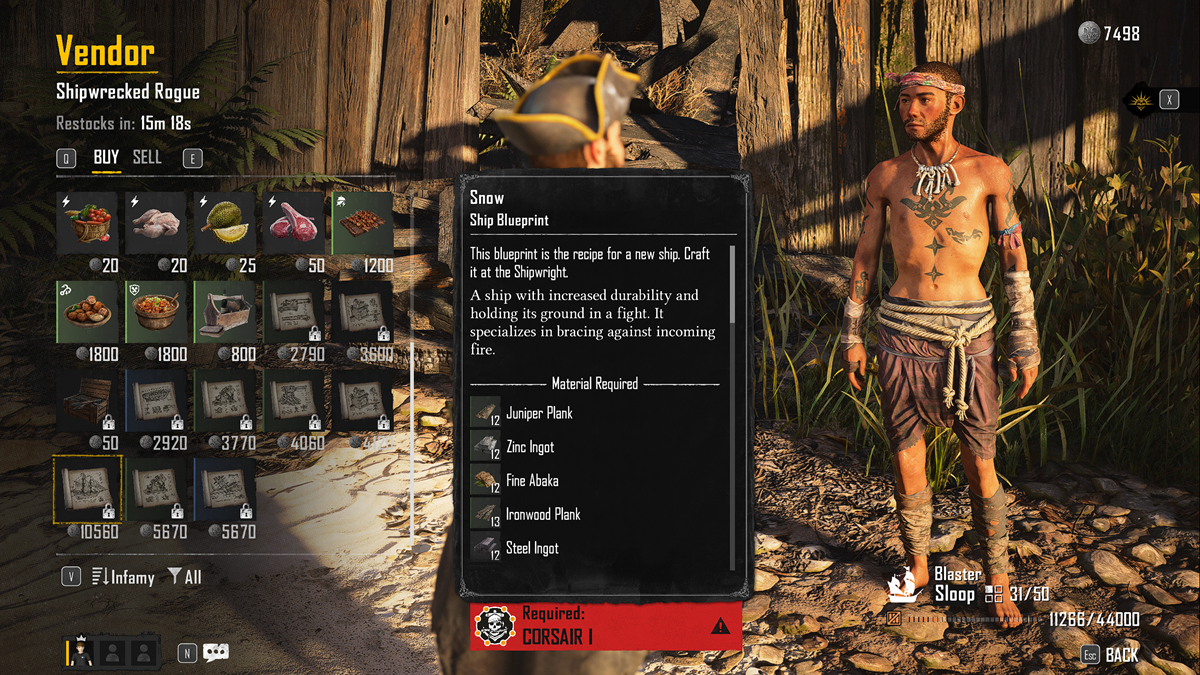This screenshot has height=675, width=1200.
Task: Select the Juniper Plank material row
Action: pos(539,413)
